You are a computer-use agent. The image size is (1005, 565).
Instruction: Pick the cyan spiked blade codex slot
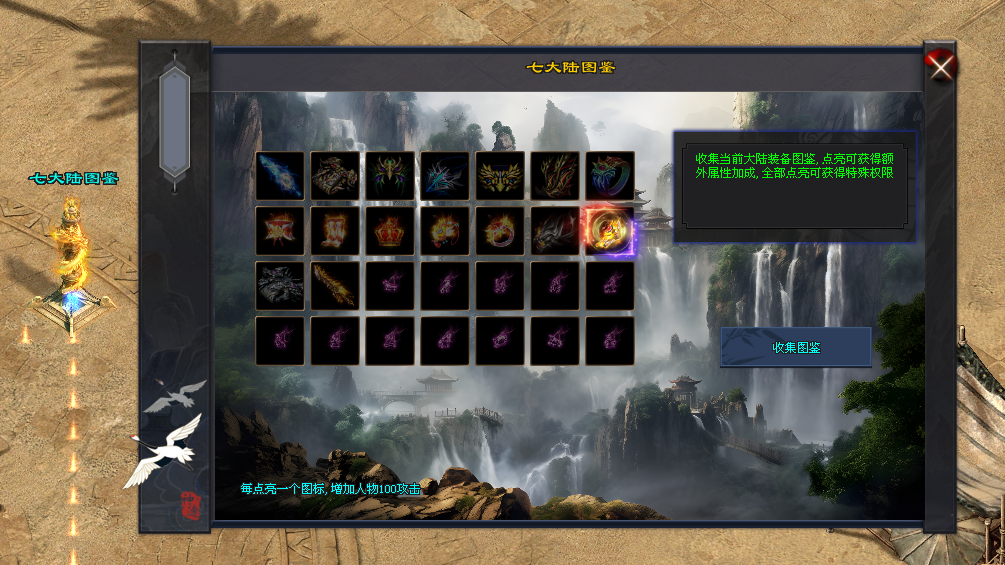pyautogui.click(x=445, y=176)
